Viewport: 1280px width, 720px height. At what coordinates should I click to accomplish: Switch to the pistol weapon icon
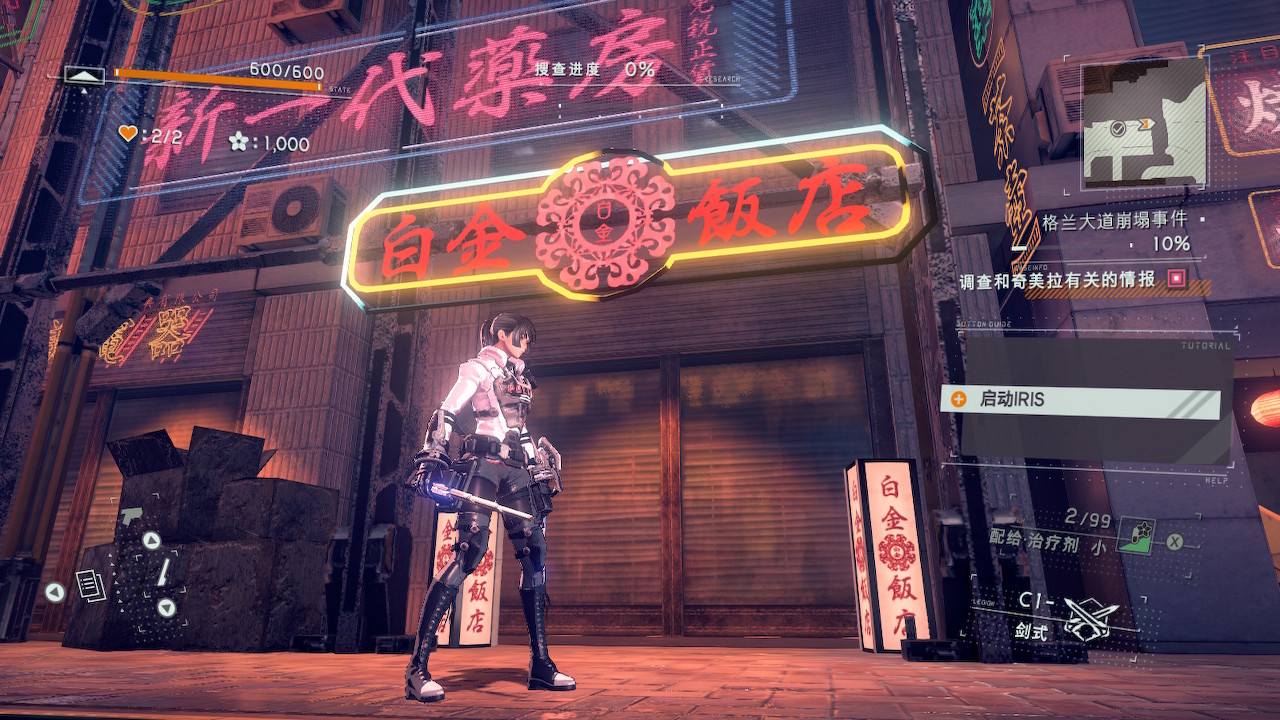pos(131,517)
